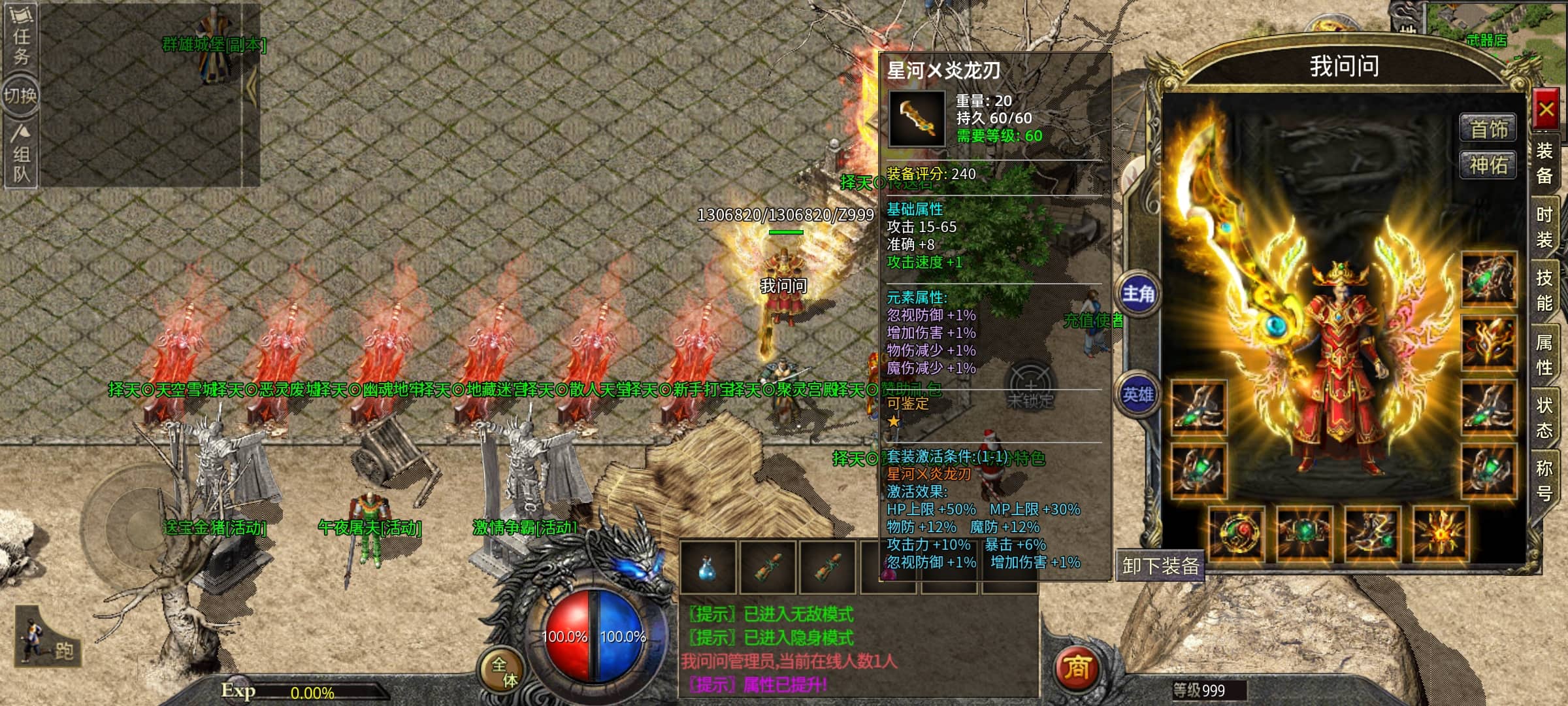Switch to the 技能 skills tab
Image resolution: width=1568 pixels, height=706 pixels.
pyautogui.click(x=1544, y=290)
